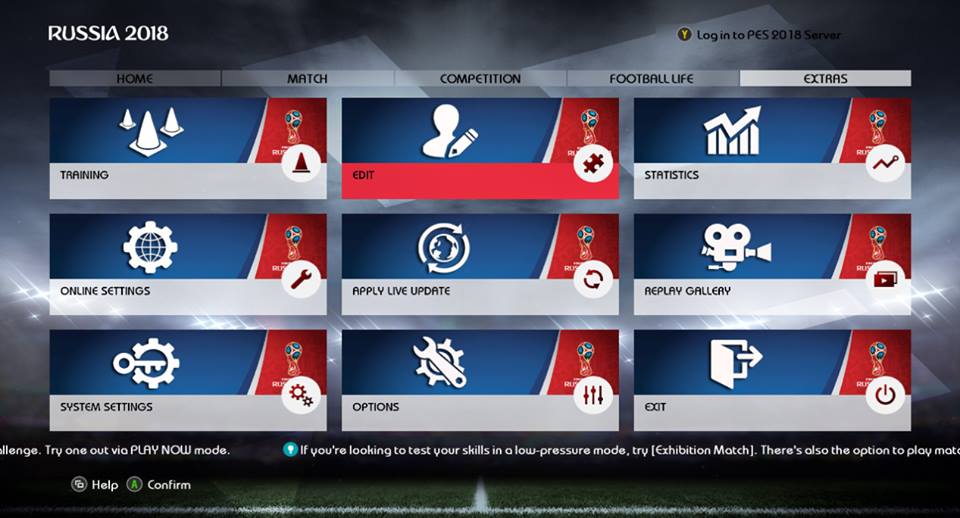Switch to the HOME tab
Screen dimensions: 960x518
tap(135, 78)
